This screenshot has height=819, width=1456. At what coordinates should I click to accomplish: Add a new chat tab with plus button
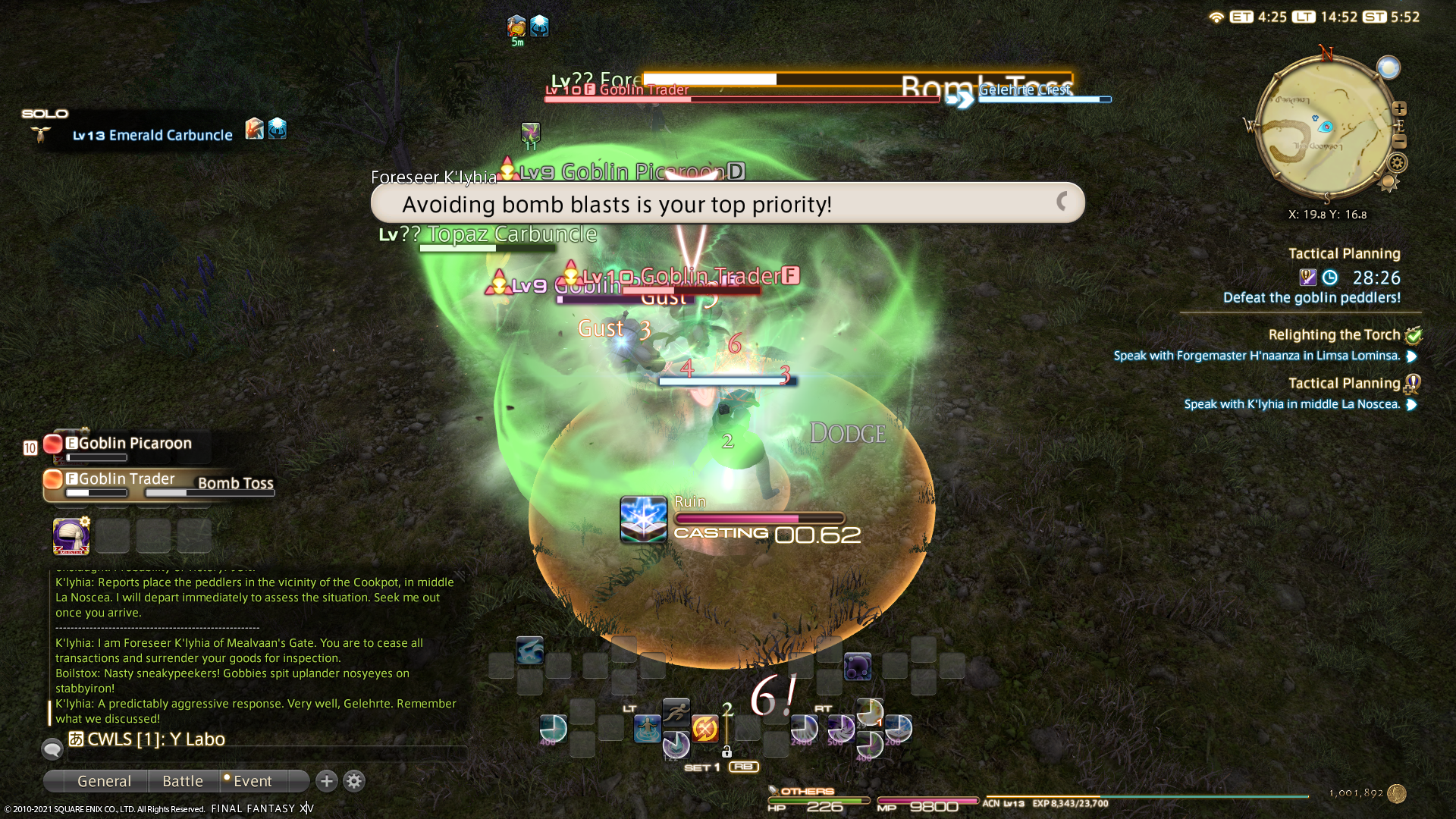[x=327, y=781]
